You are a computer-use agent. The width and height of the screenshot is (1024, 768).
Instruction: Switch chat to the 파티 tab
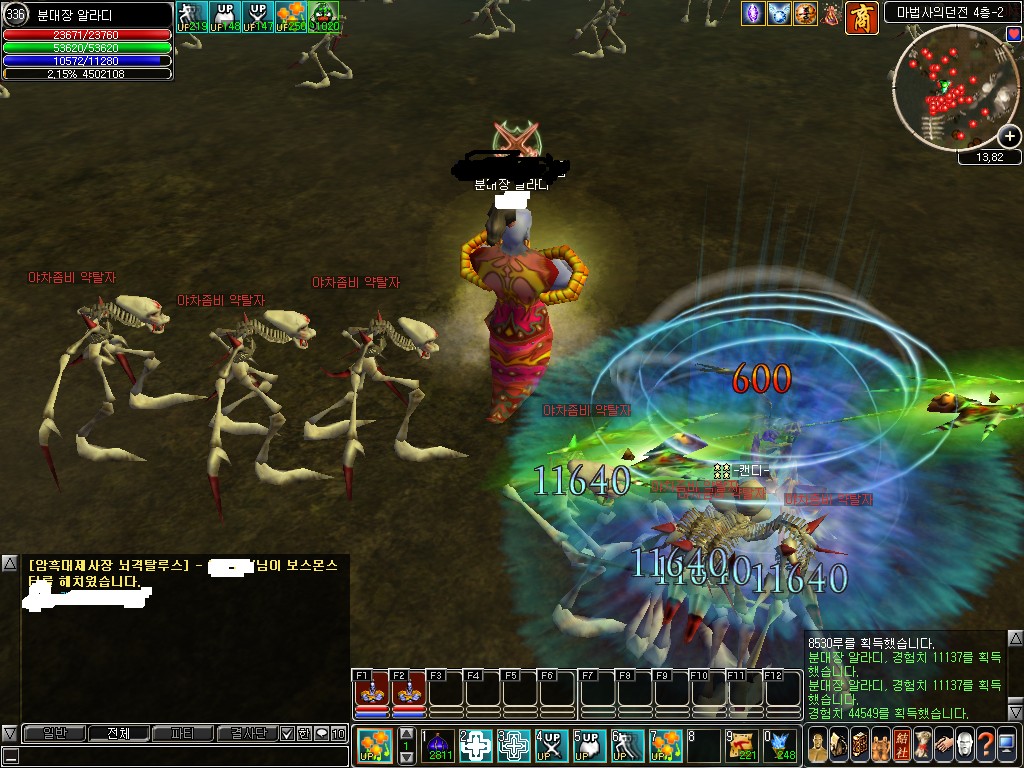pyautogui.click(x=182, y=733)
